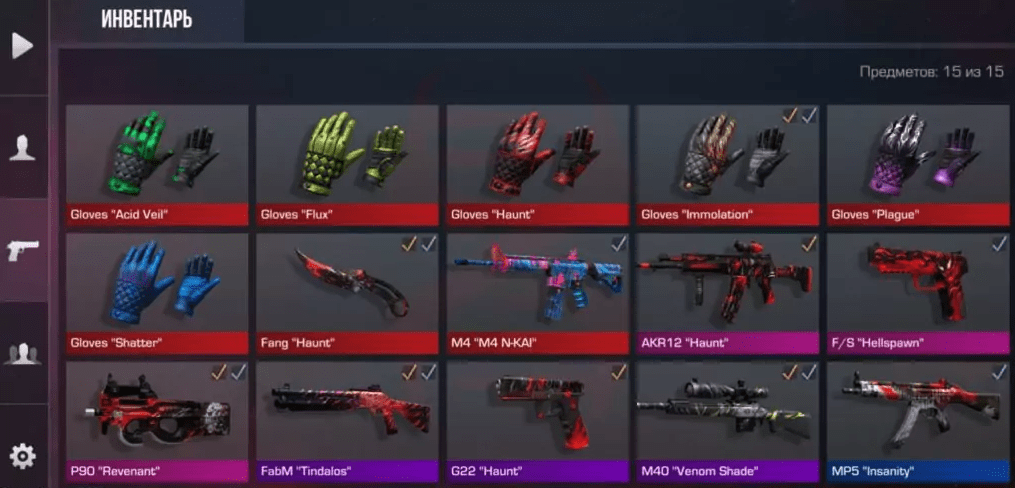
Task: Open the play arrow sidebar button
Action: 22,47
